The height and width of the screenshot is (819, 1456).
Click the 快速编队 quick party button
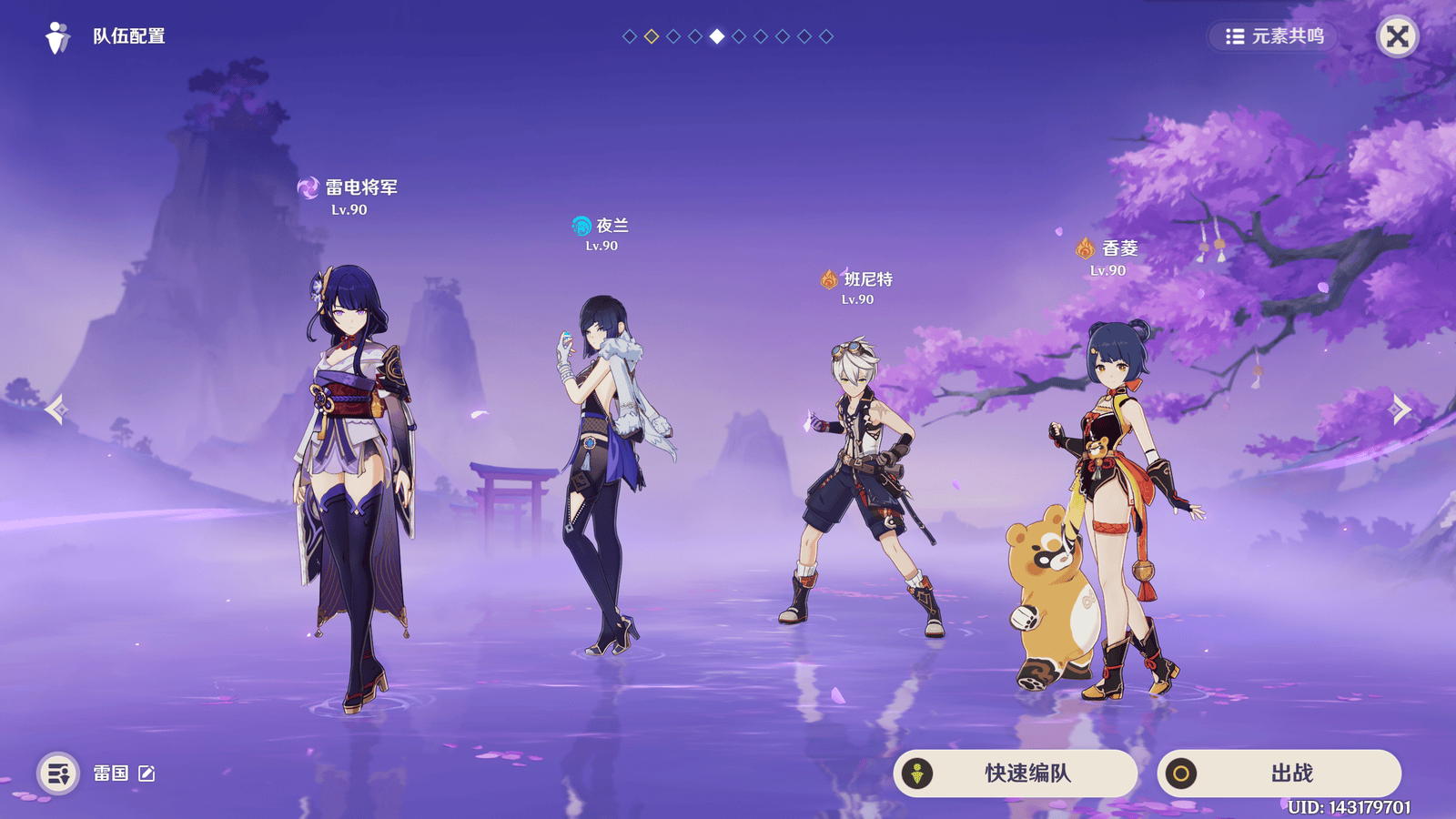click(1015, 774)
